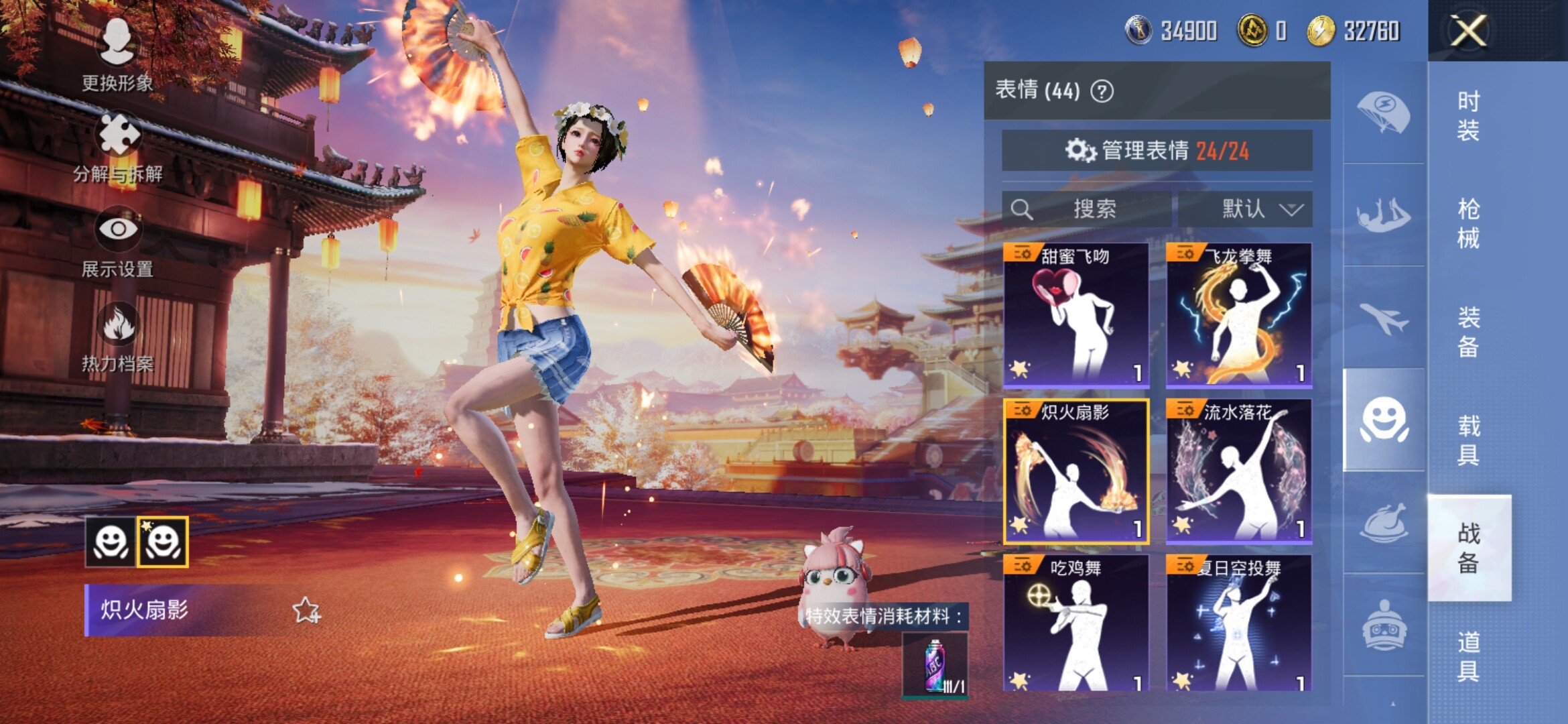Image resolution: width=1568 pixels, height=724 pixels.
Task: Switch to the 载具 vehicles tab
Action: (x=1468, y=440)
